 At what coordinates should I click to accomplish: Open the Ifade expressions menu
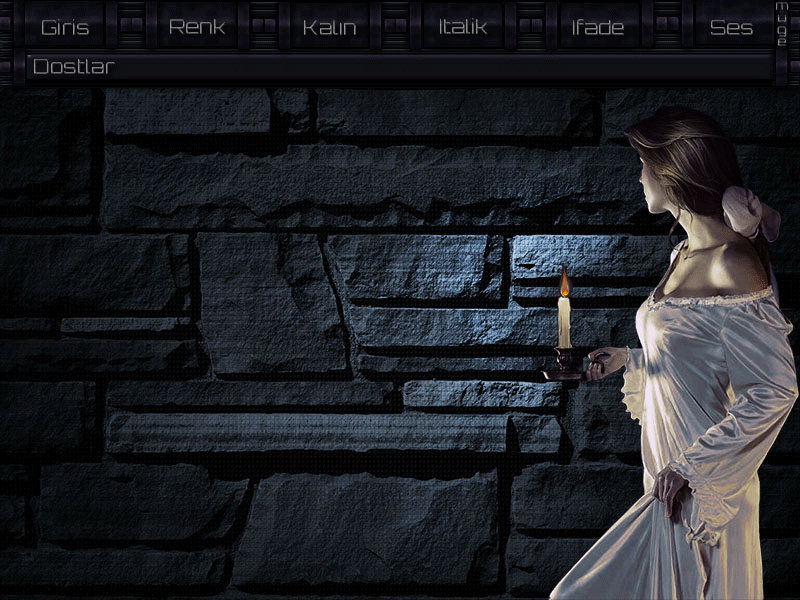tap(597, 27)
